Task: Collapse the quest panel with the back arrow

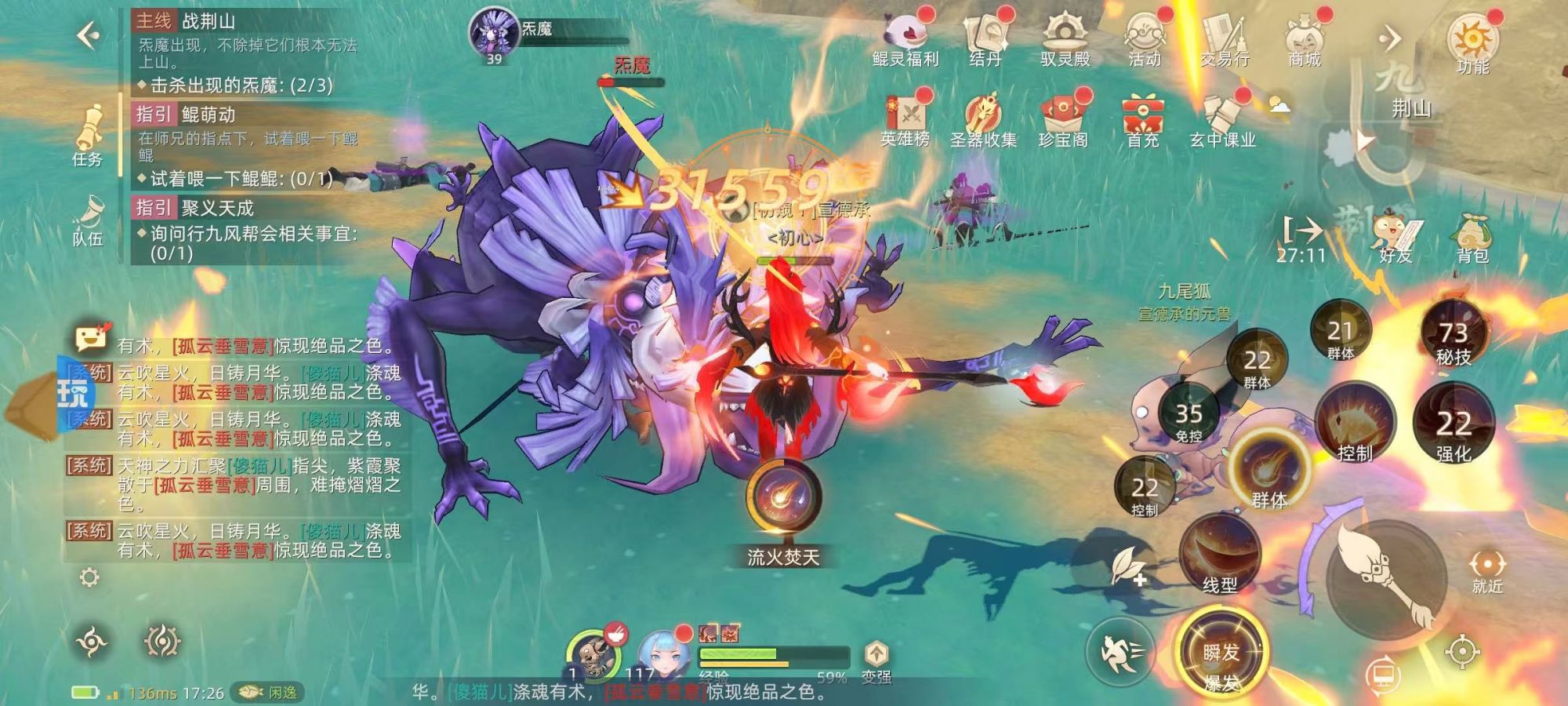Action: point(88,35)
